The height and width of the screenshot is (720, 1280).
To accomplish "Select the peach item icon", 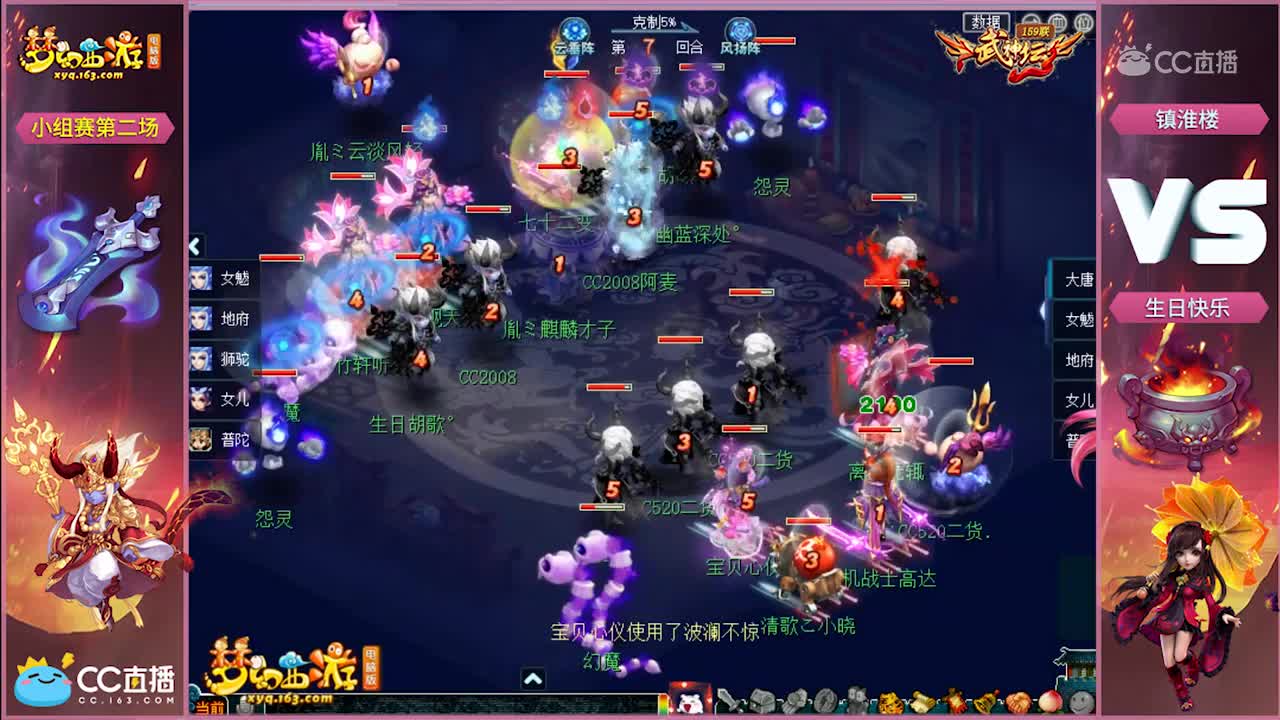I will [x=1050, y=700].
